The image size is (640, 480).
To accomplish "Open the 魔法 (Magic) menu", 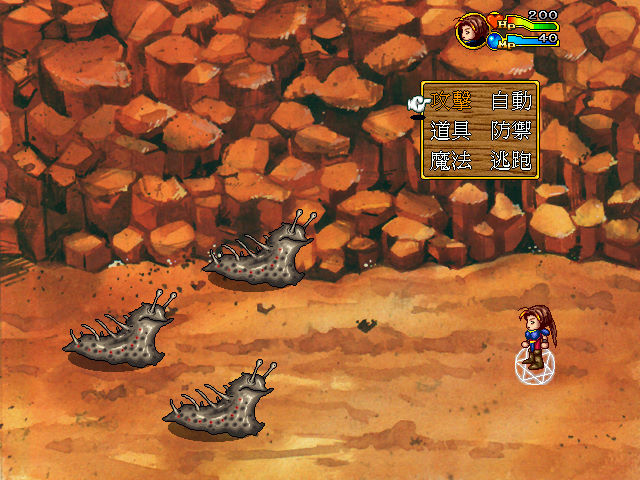I will (451, 161).
